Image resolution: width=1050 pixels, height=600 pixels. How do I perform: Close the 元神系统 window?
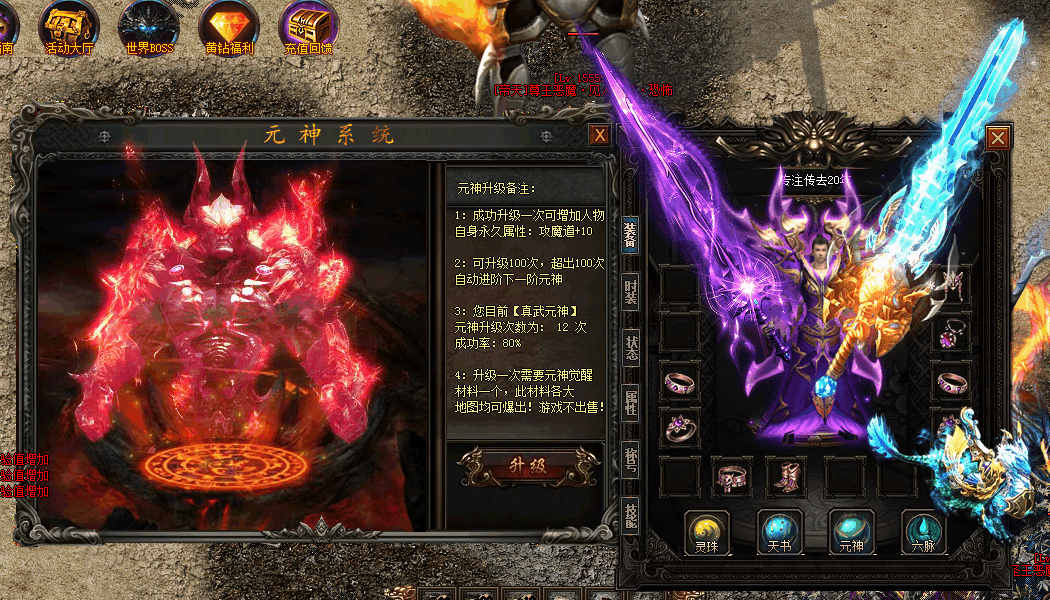point(599,135)
